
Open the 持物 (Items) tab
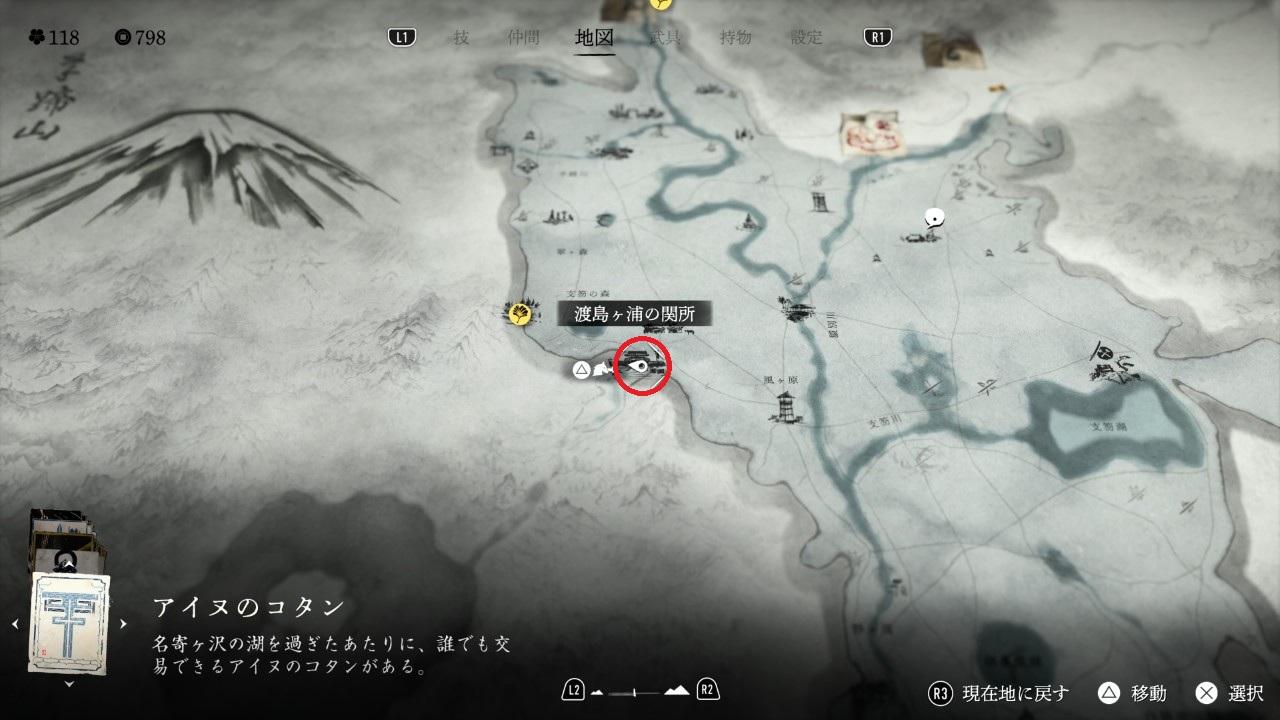tap(736, 38)
